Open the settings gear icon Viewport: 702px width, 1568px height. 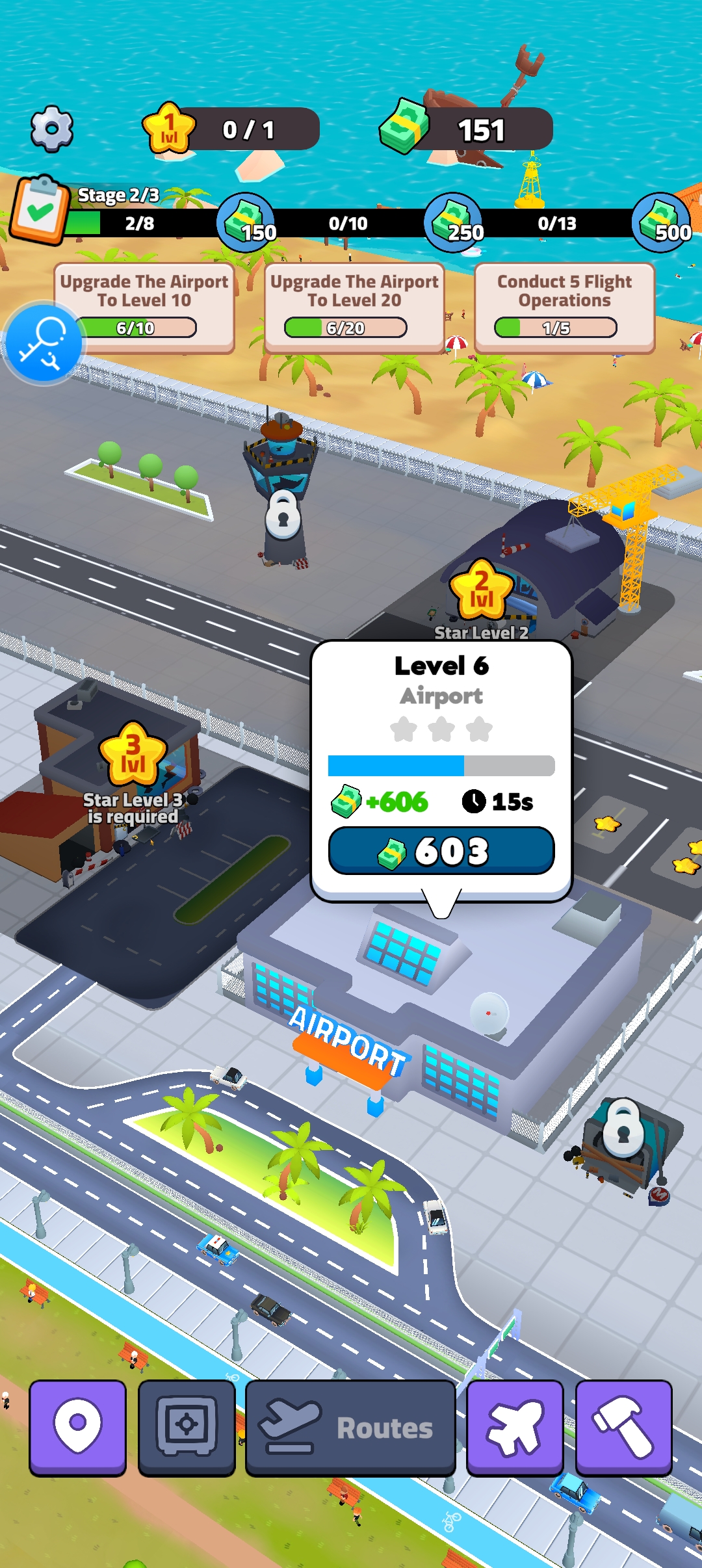[x=52, y=129]
